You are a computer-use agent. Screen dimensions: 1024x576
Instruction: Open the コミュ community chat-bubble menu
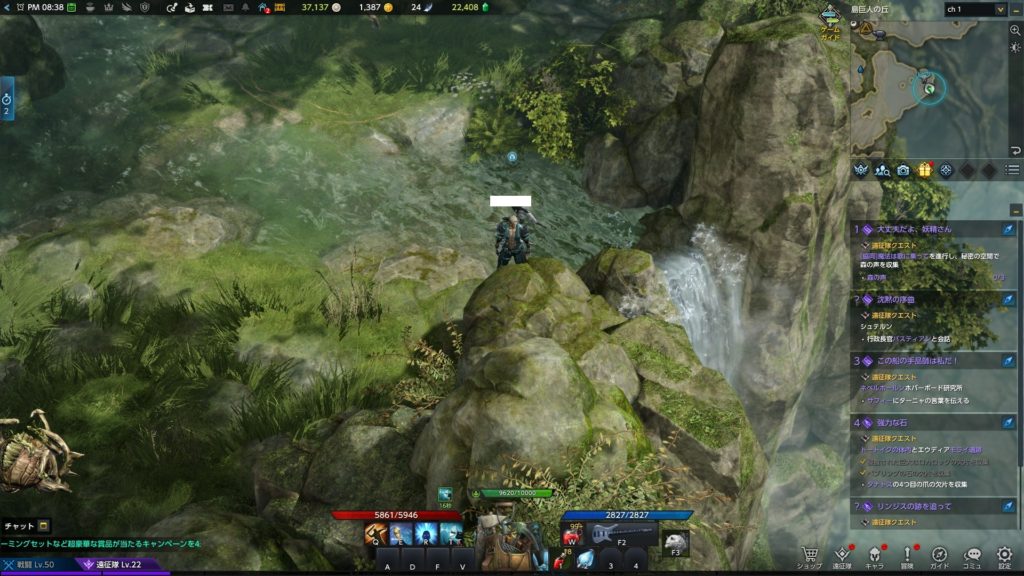[972, 554]
